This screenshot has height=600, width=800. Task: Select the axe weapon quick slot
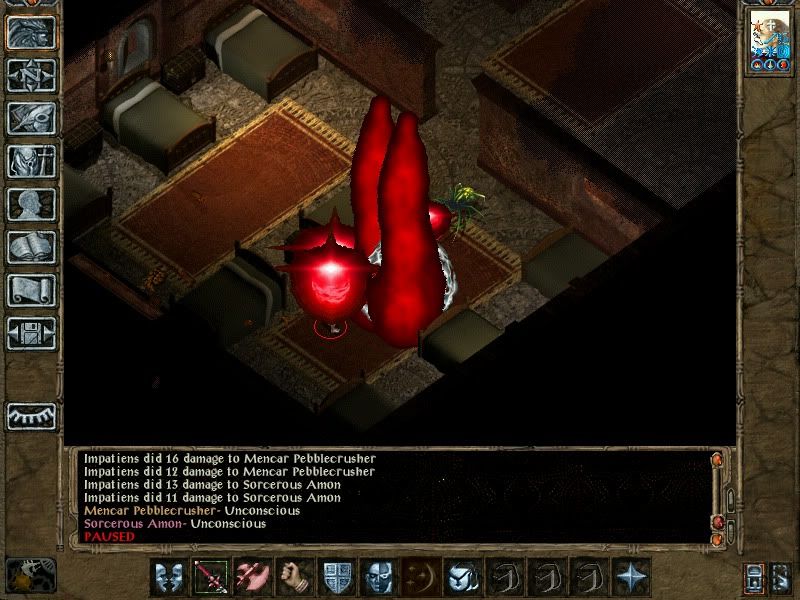252,577
